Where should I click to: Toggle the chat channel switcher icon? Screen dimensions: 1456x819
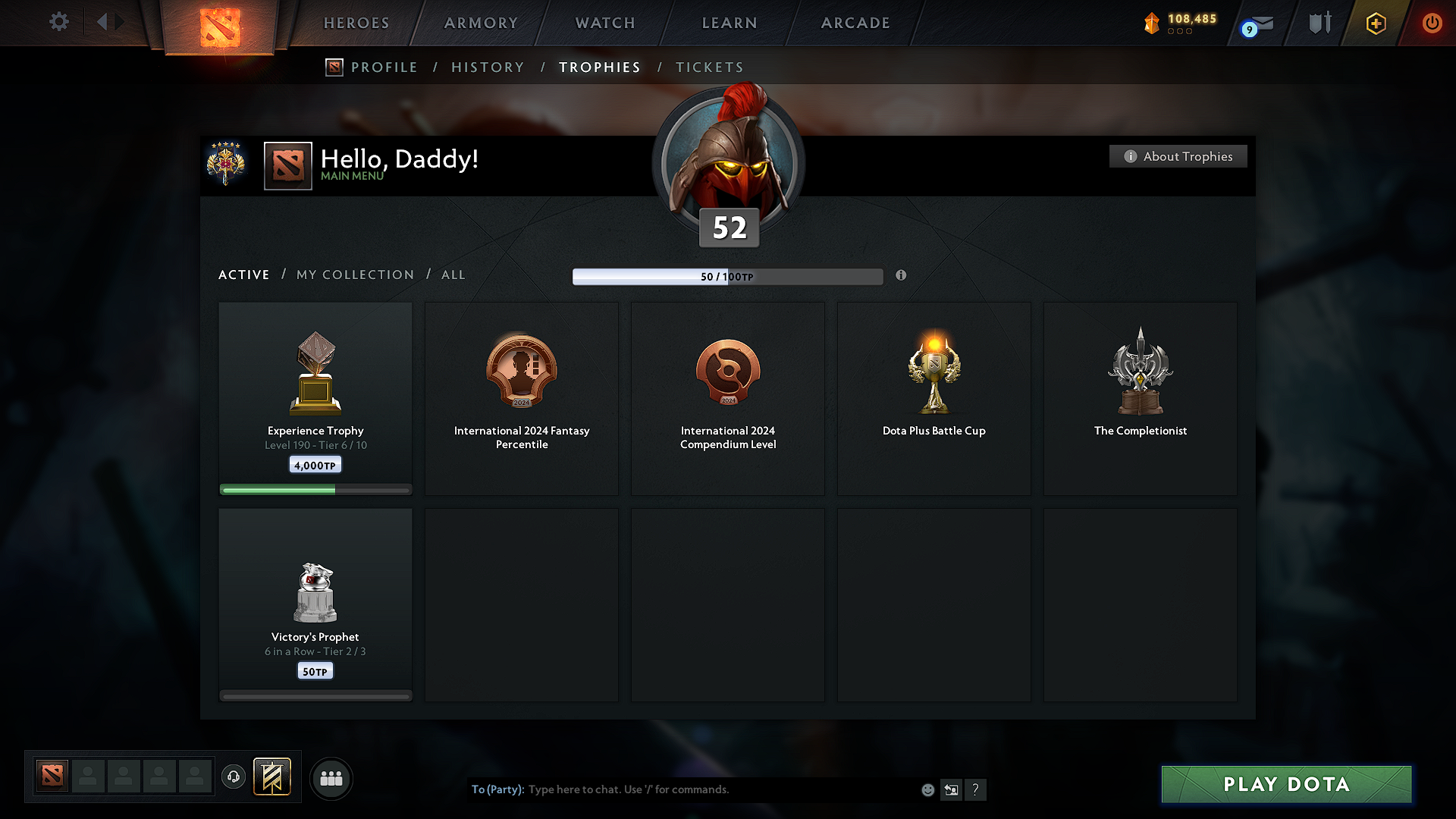(952, 789)
